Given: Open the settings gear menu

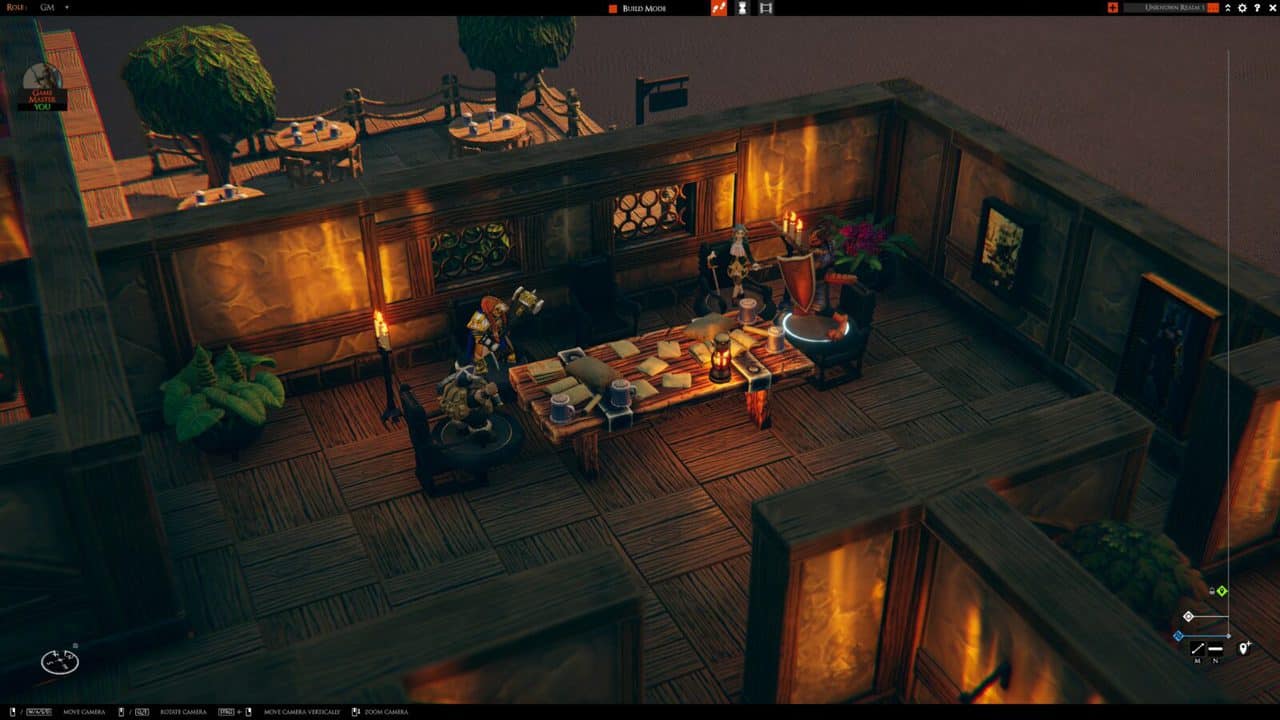Looking at the screenshot, I should [x=1242, y=8].
